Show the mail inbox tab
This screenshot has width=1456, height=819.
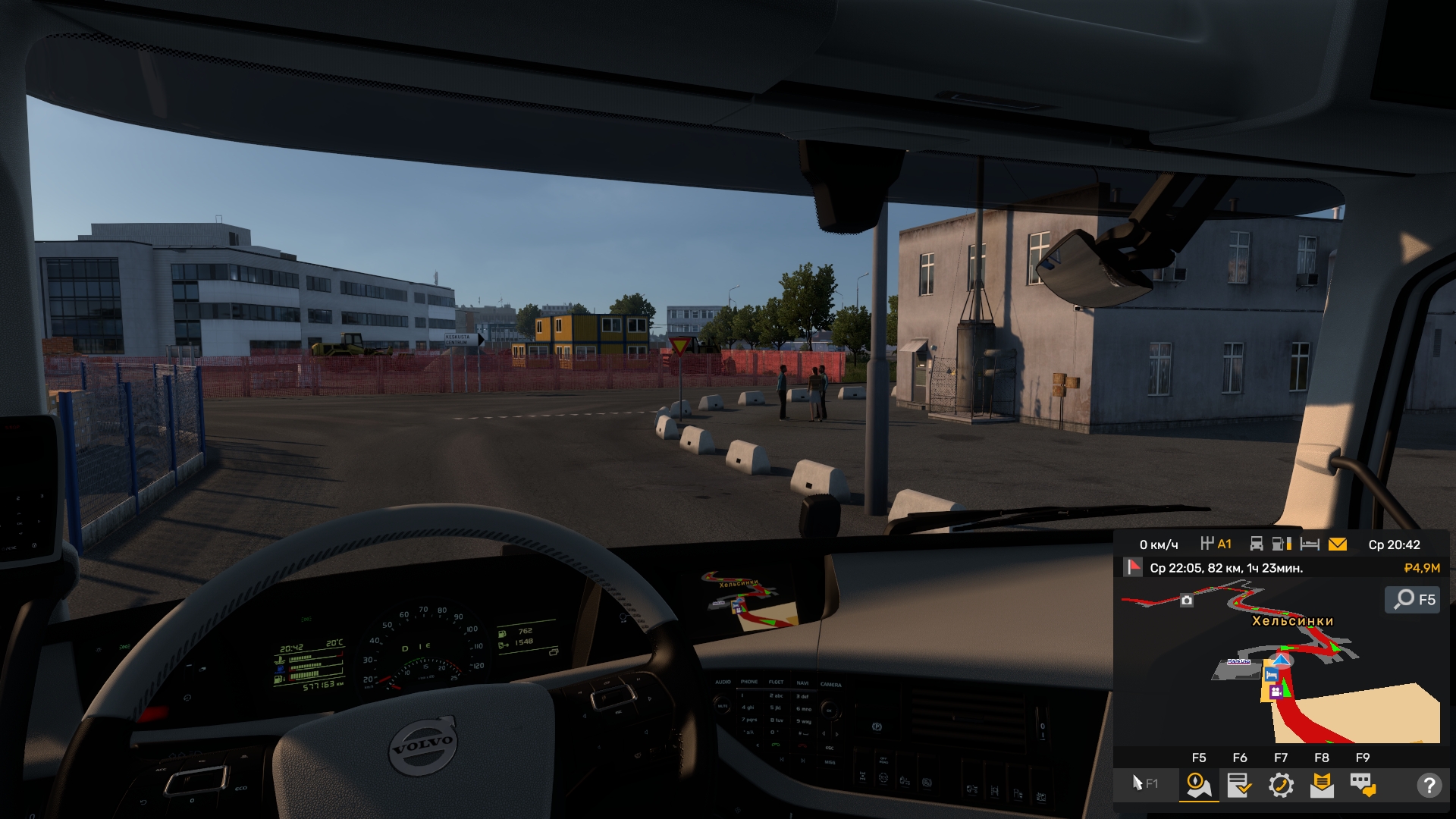click(1322, 785)
